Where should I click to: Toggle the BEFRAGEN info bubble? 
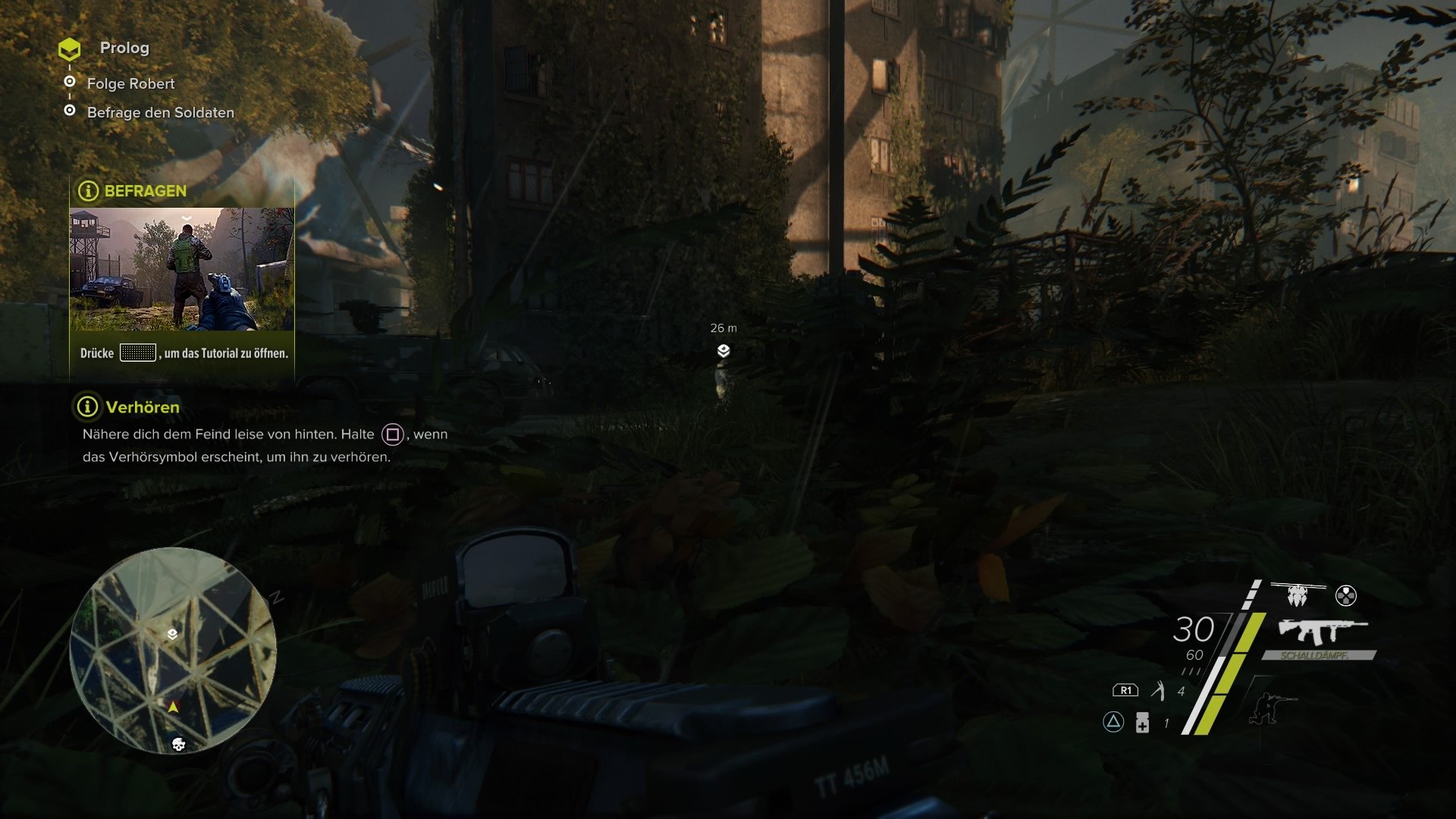(x=87, y=191)
